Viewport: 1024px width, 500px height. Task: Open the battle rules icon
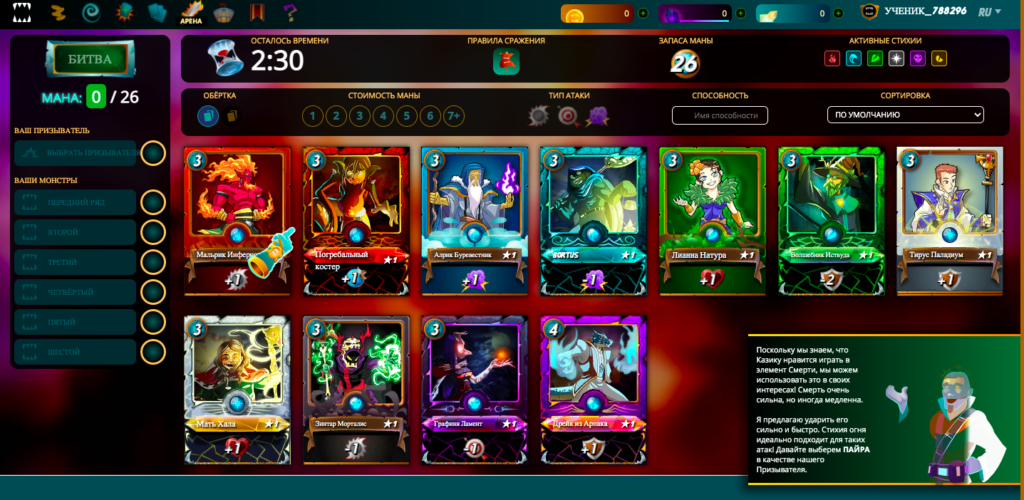506,62
